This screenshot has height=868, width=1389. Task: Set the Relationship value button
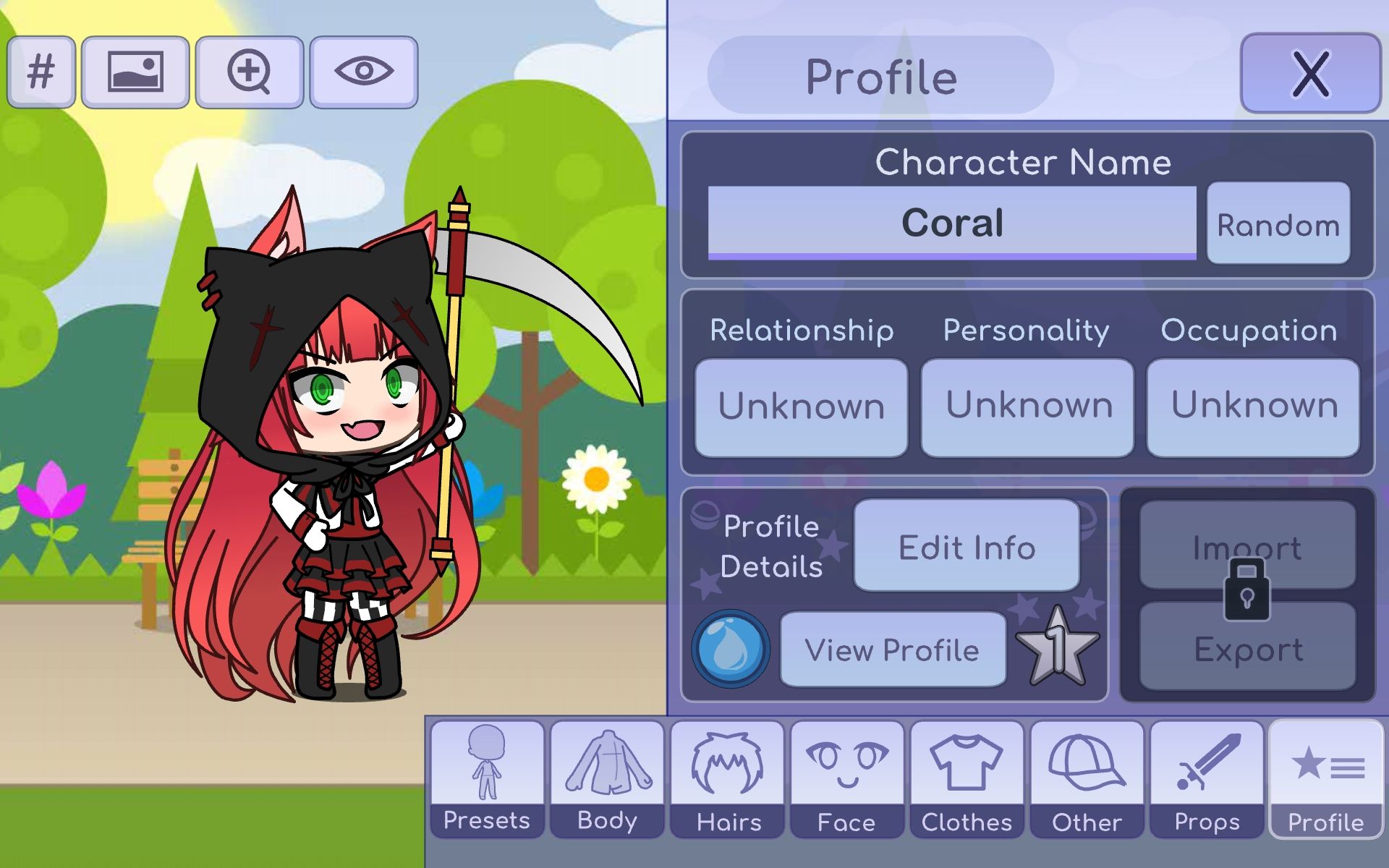point(801,407)
